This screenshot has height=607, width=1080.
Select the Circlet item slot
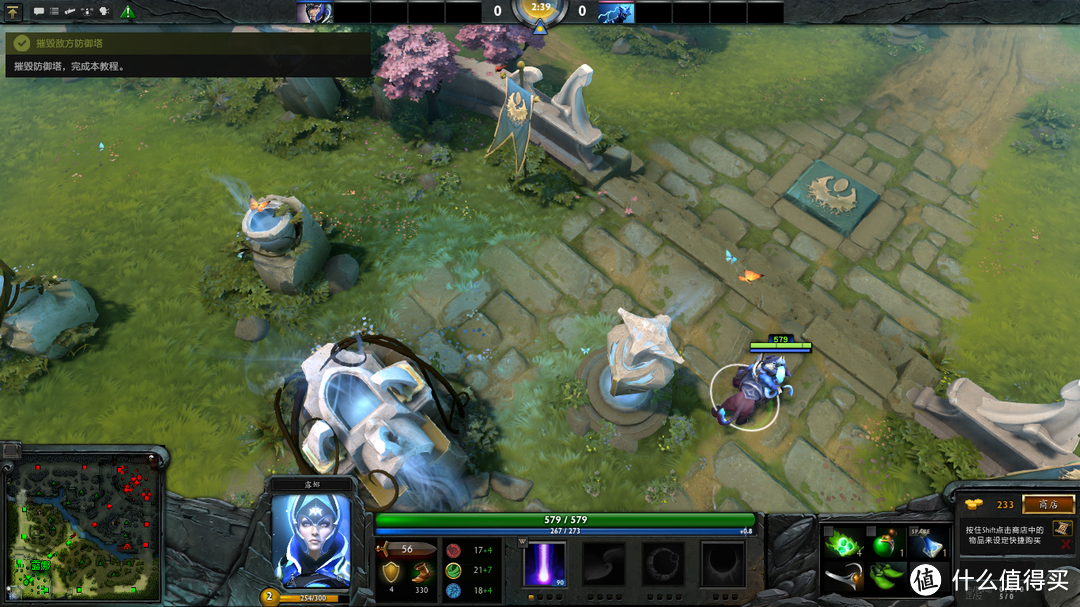pyautogui.click(x=843, y=578)
